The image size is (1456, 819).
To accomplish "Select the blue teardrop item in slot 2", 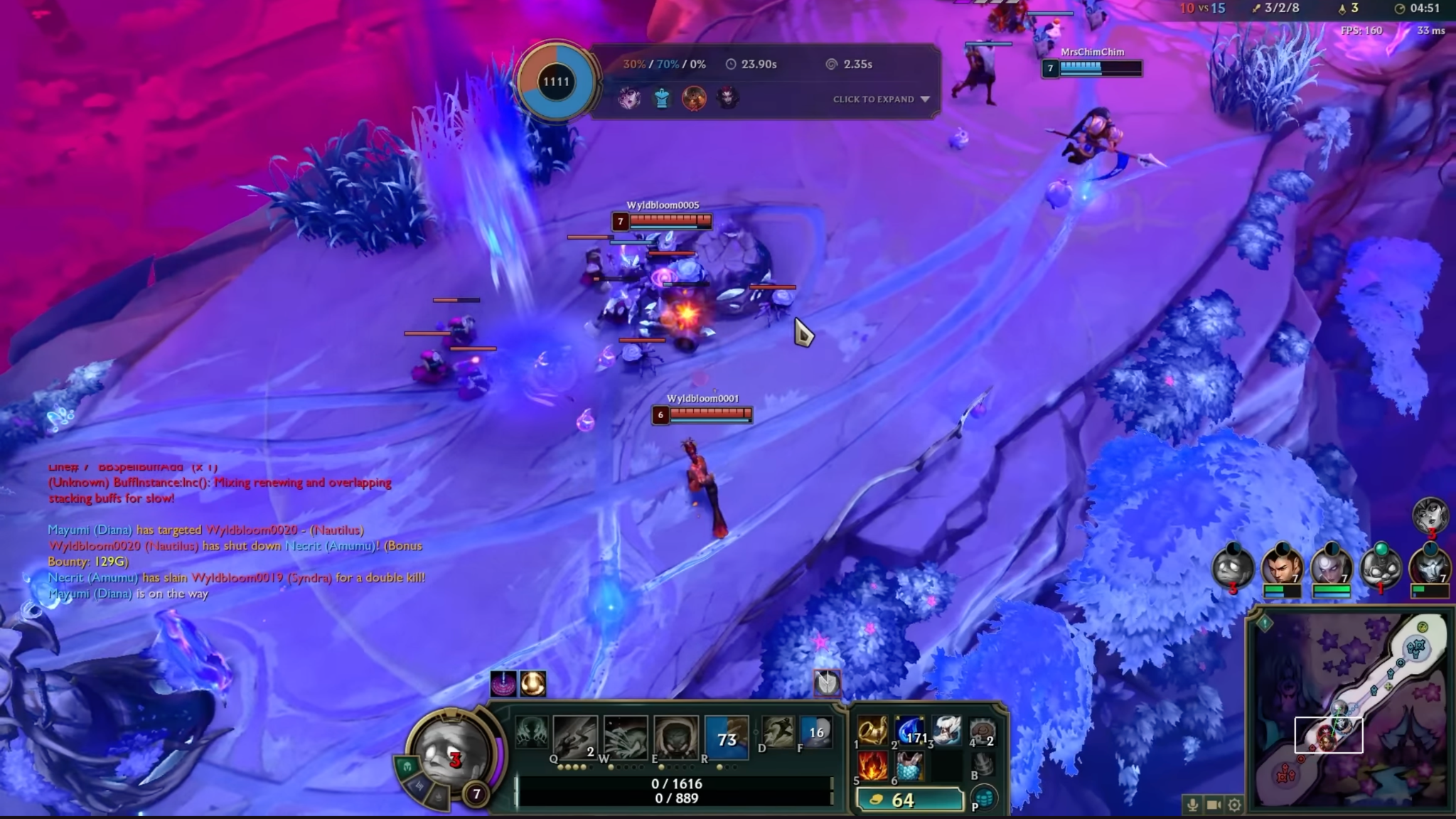I will tap(909, 732).
